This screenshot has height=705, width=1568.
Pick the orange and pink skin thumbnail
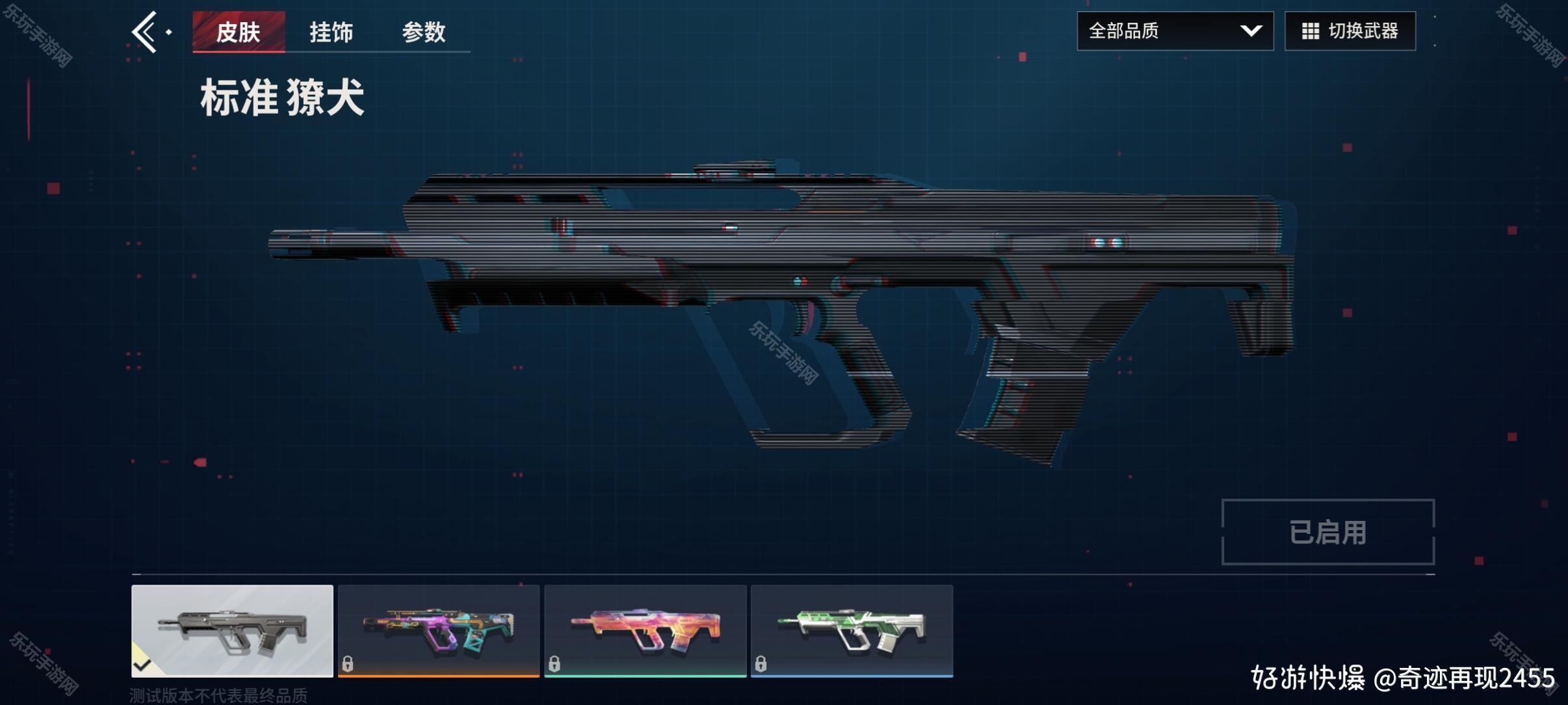click(645, 630)
